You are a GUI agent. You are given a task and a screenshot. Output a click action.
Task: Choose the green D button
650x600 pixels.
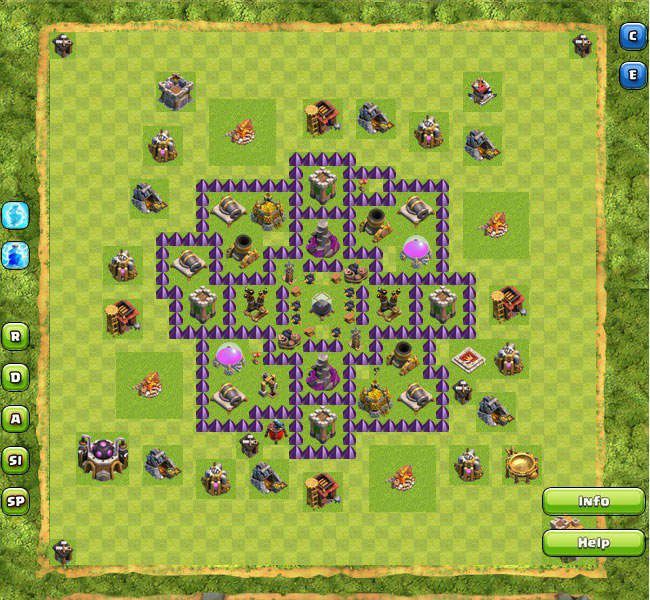[x=15, y=377]
